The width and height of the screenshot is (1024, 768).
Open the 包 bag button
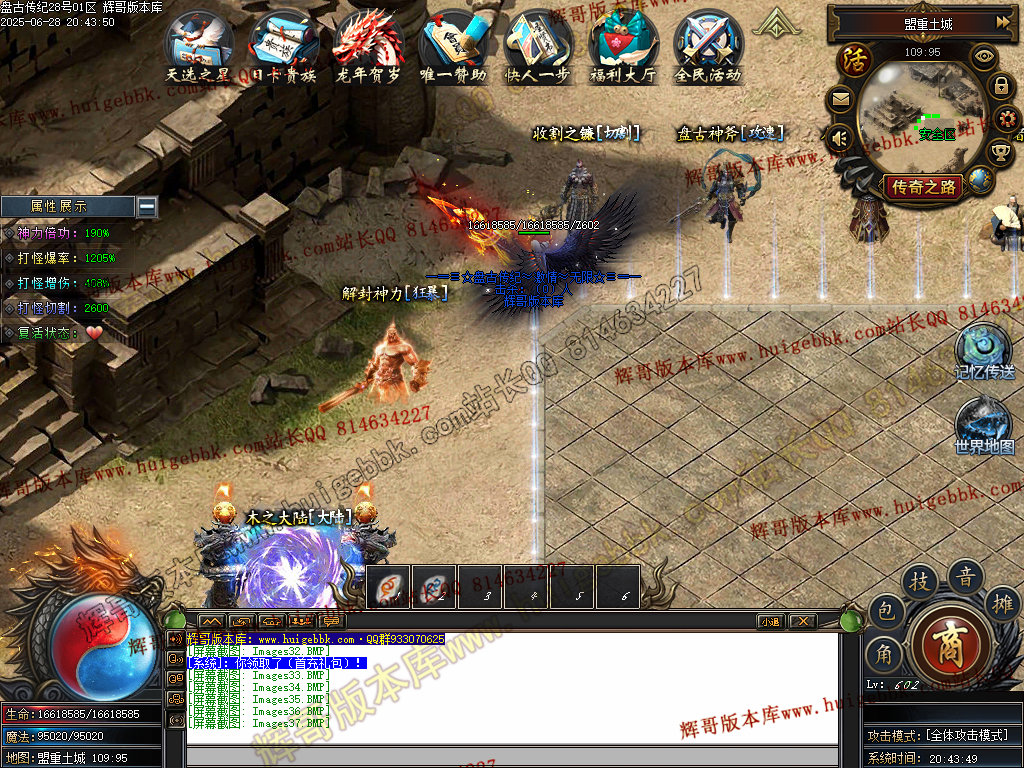coord(885,609)
